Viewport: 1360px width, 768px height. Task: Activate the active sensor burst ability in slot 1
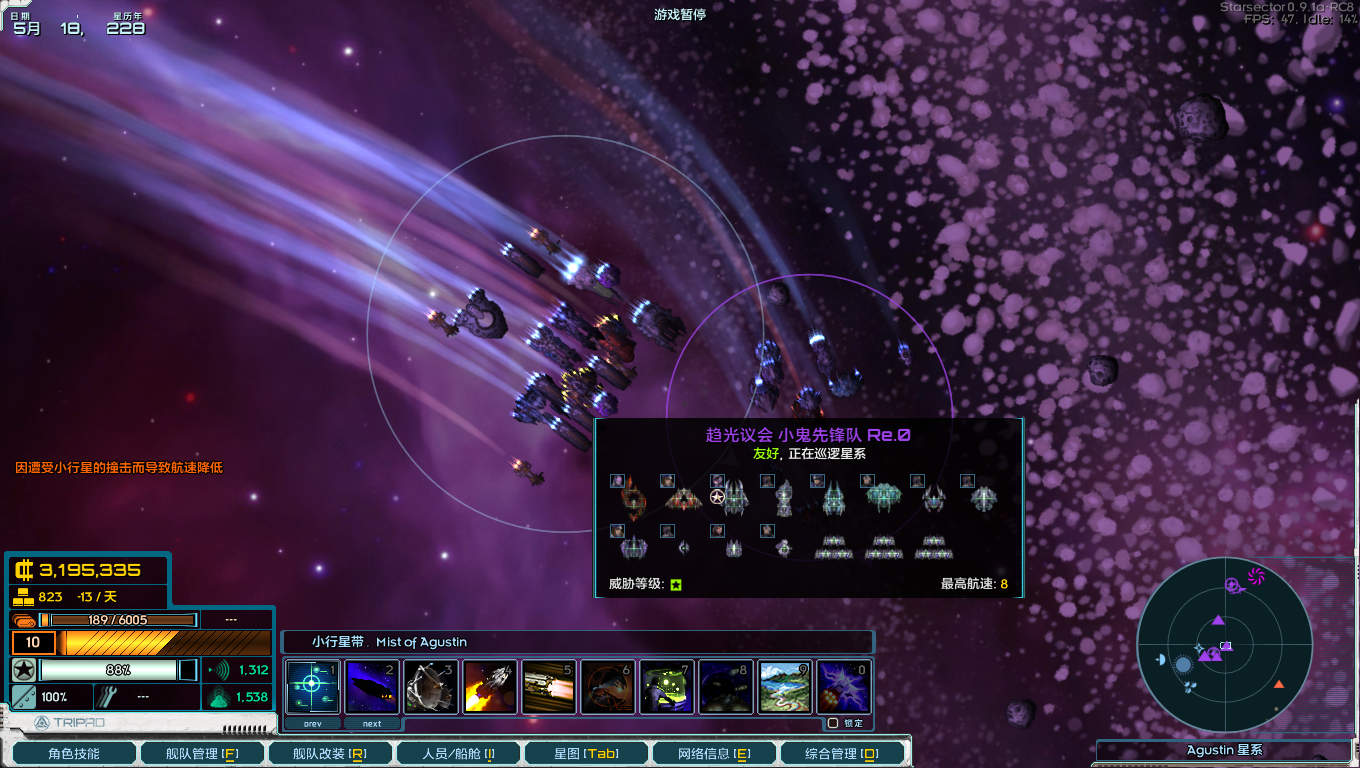click(x=313, y=686)
